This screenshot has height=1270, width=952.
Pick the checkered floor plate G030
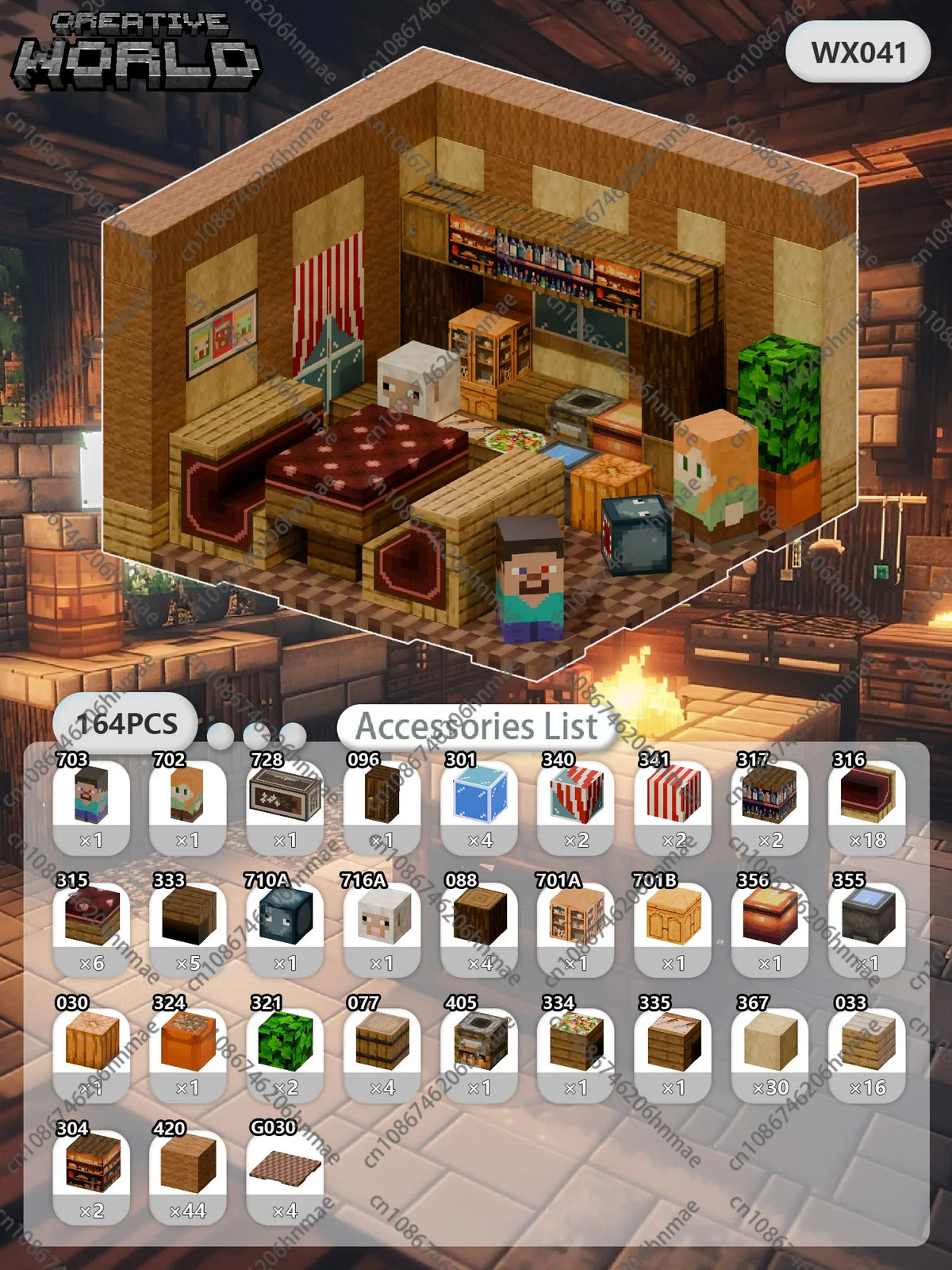[x=286, y=1165]
